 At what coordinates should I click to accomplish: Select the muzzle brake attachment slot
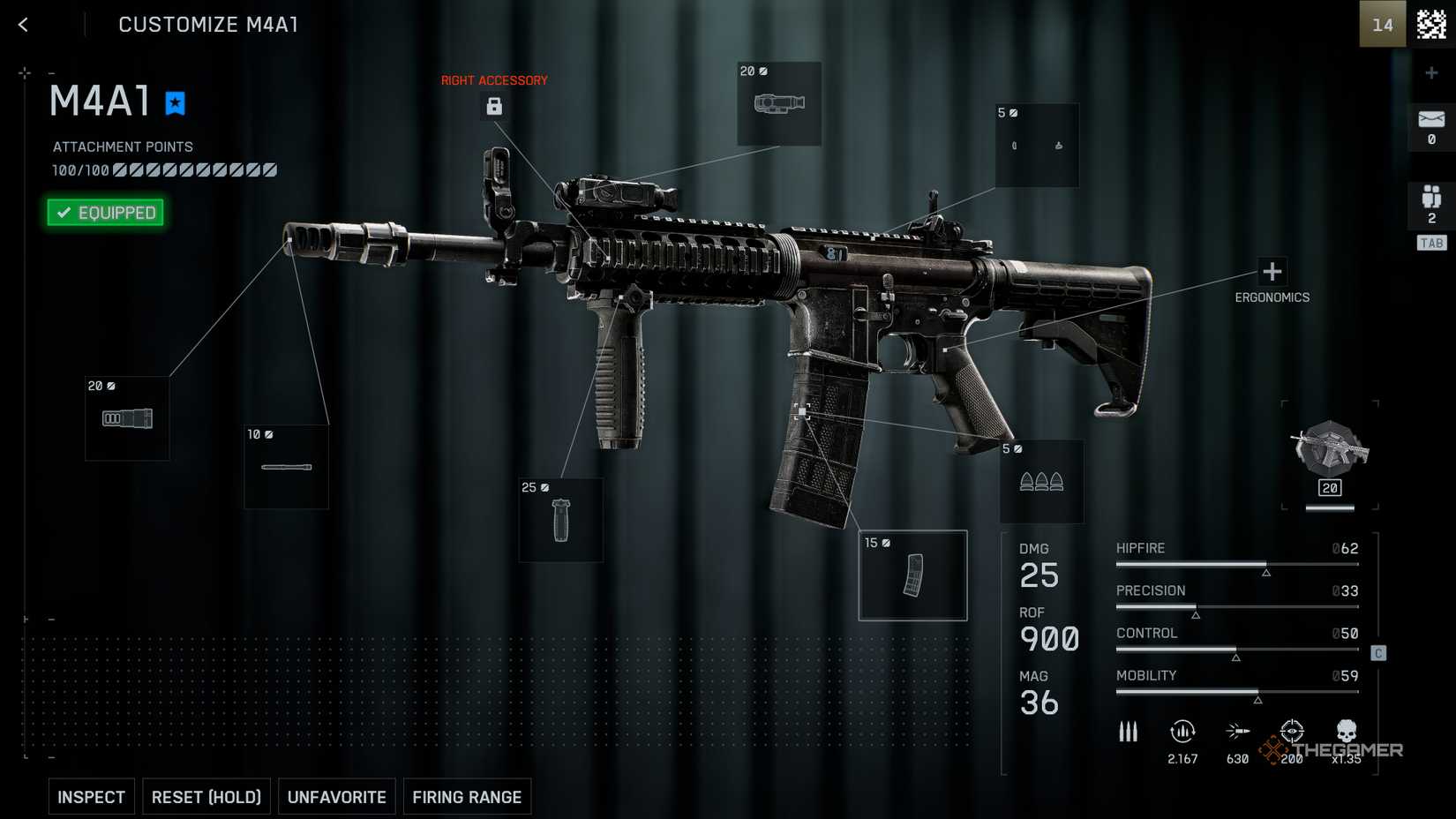127,418
